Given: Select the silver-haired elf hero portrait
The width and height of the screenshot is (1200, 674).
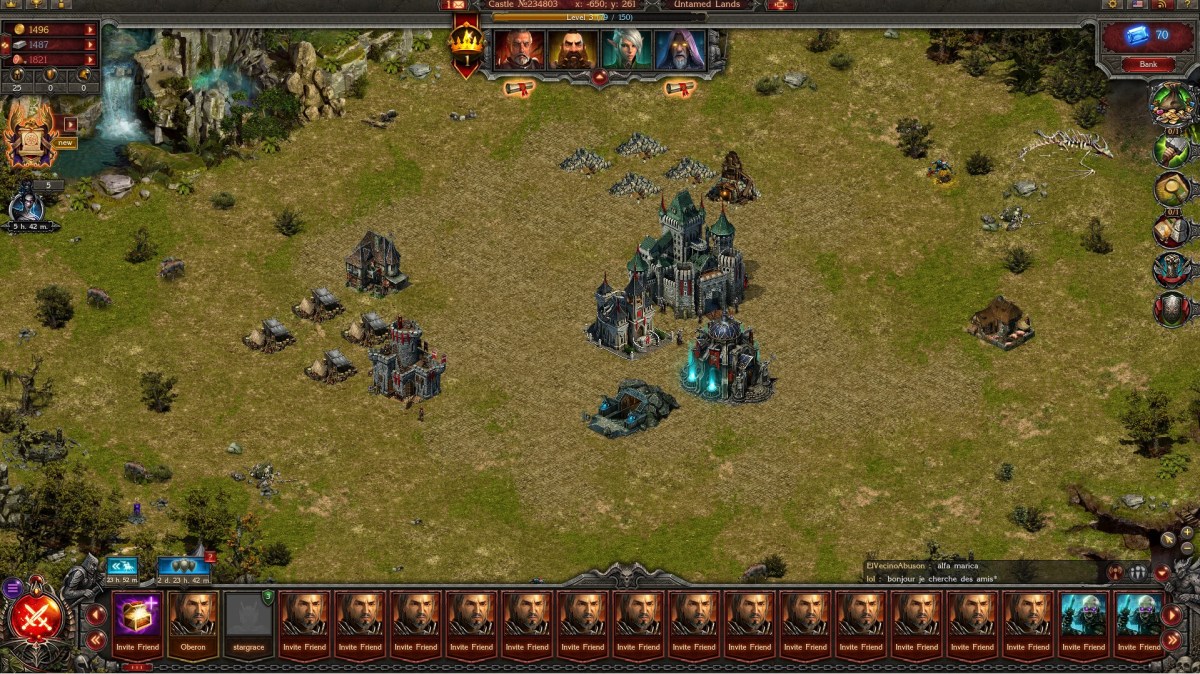Looking at the screenshot, I should tap(627, 48).
